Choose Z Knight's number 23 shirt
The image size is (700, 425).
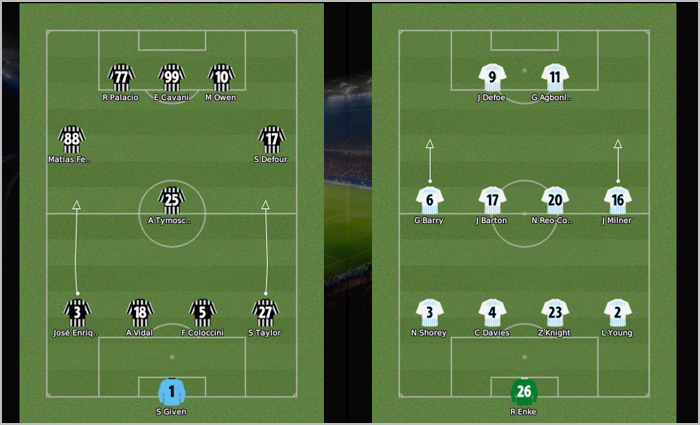(x=555, y=312)
